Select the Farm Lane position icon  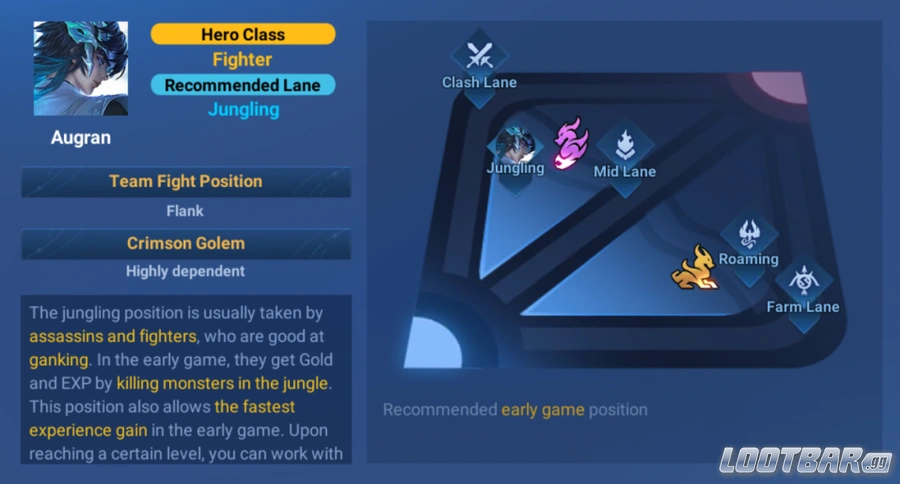(803, 282)
